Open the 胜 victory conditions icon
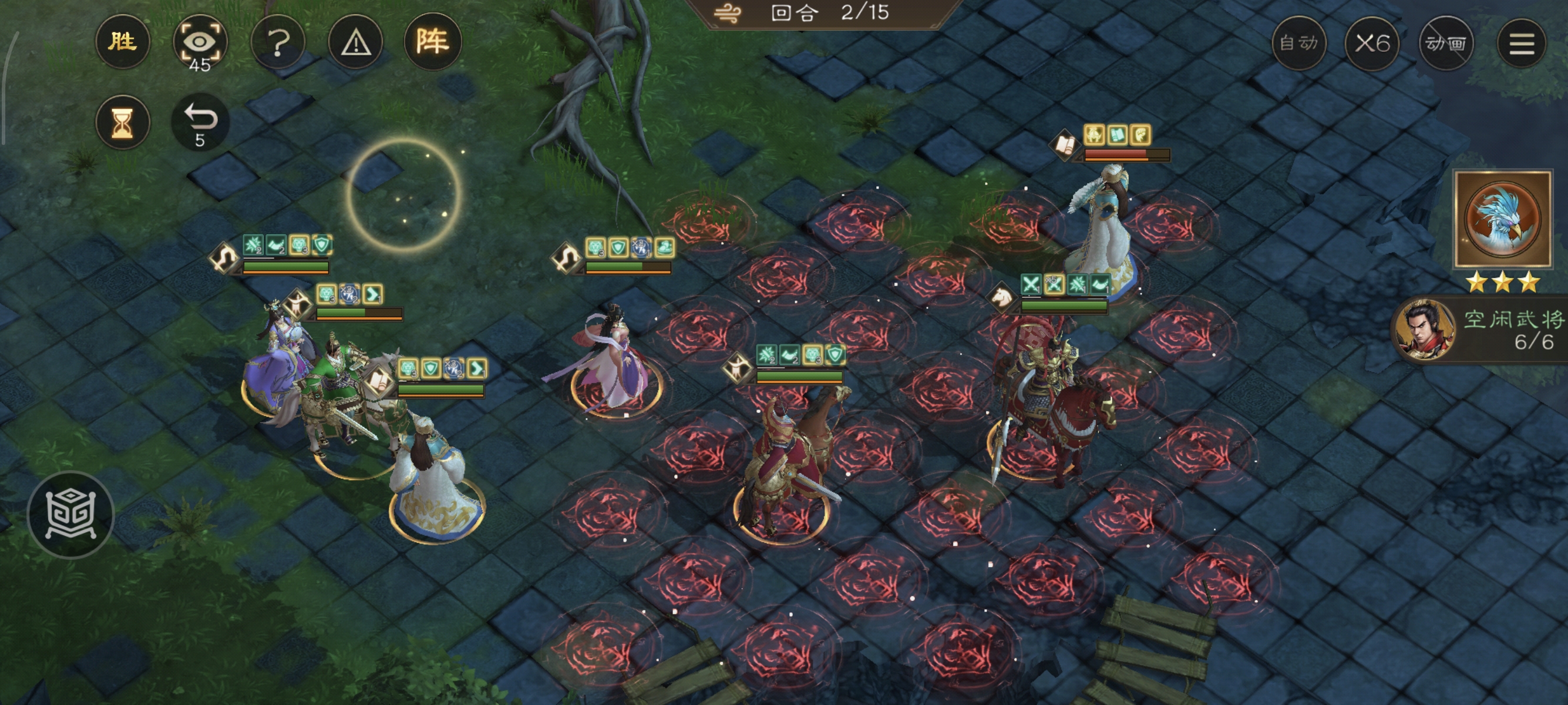Image resolution: width=1568 pixels, height=705 pixels. [123, 41]
